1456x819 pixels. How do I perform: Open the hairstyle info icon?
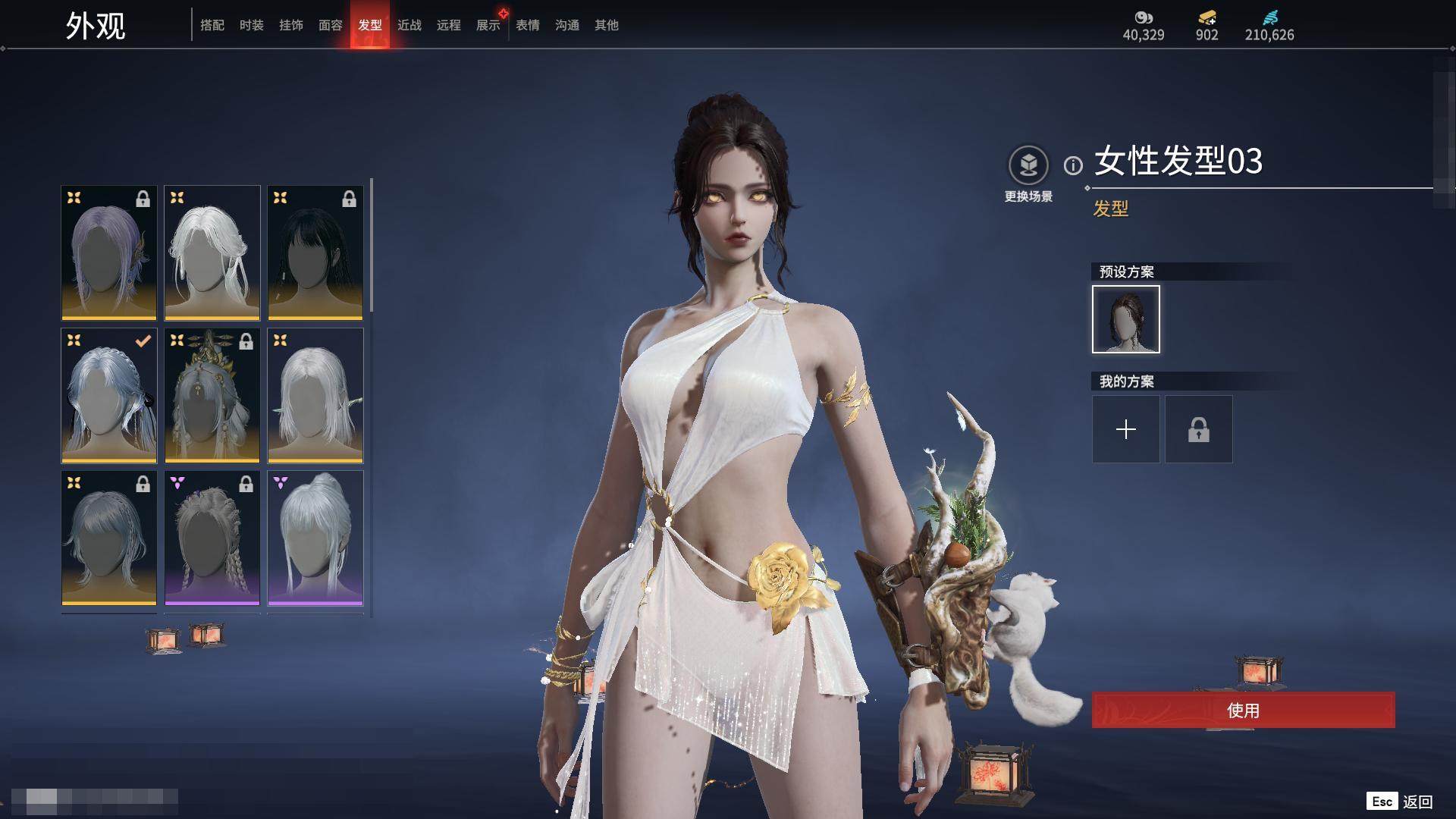1073,165
